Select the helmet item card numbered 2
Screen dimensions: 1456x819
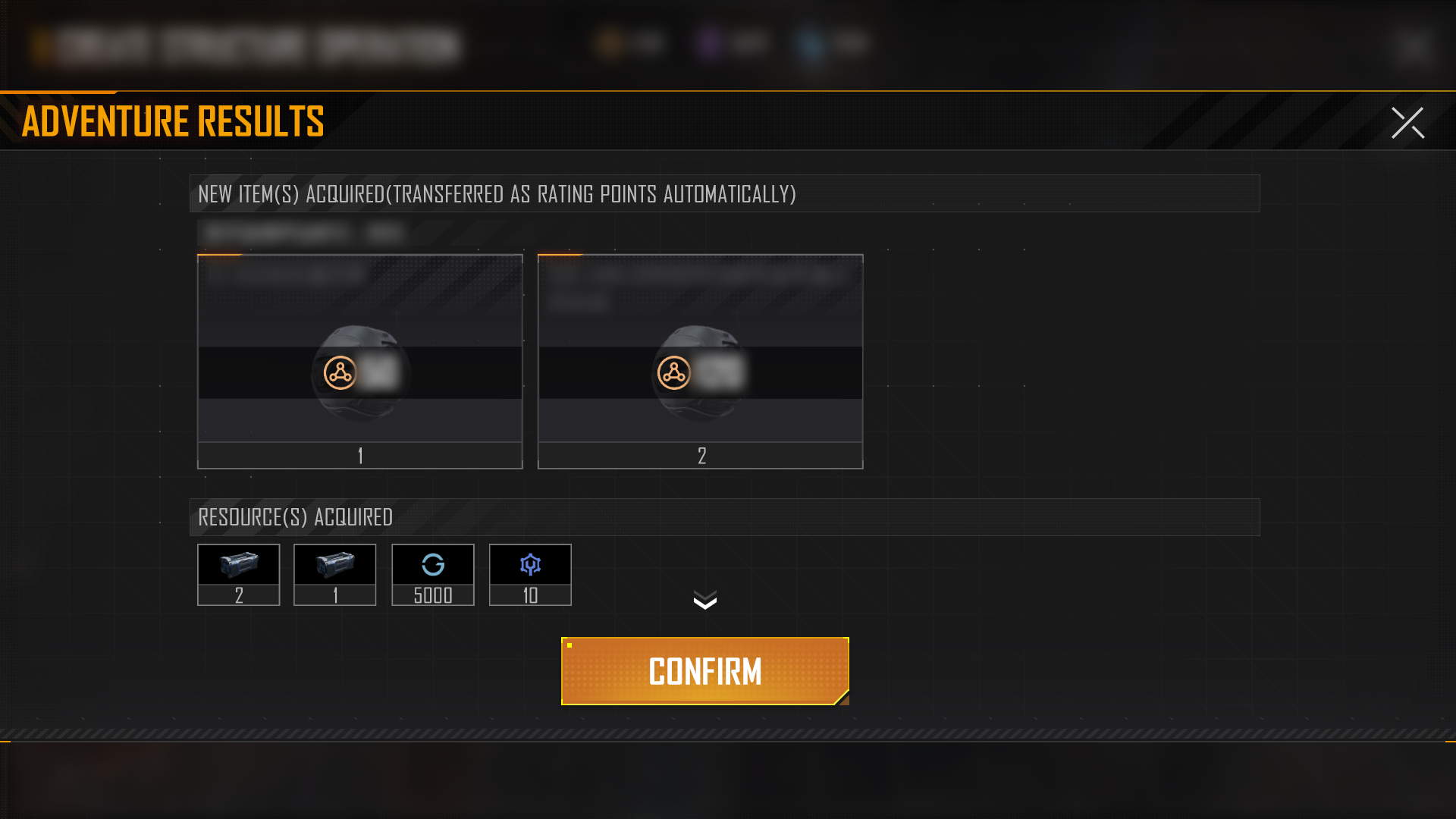click(700, 362)
